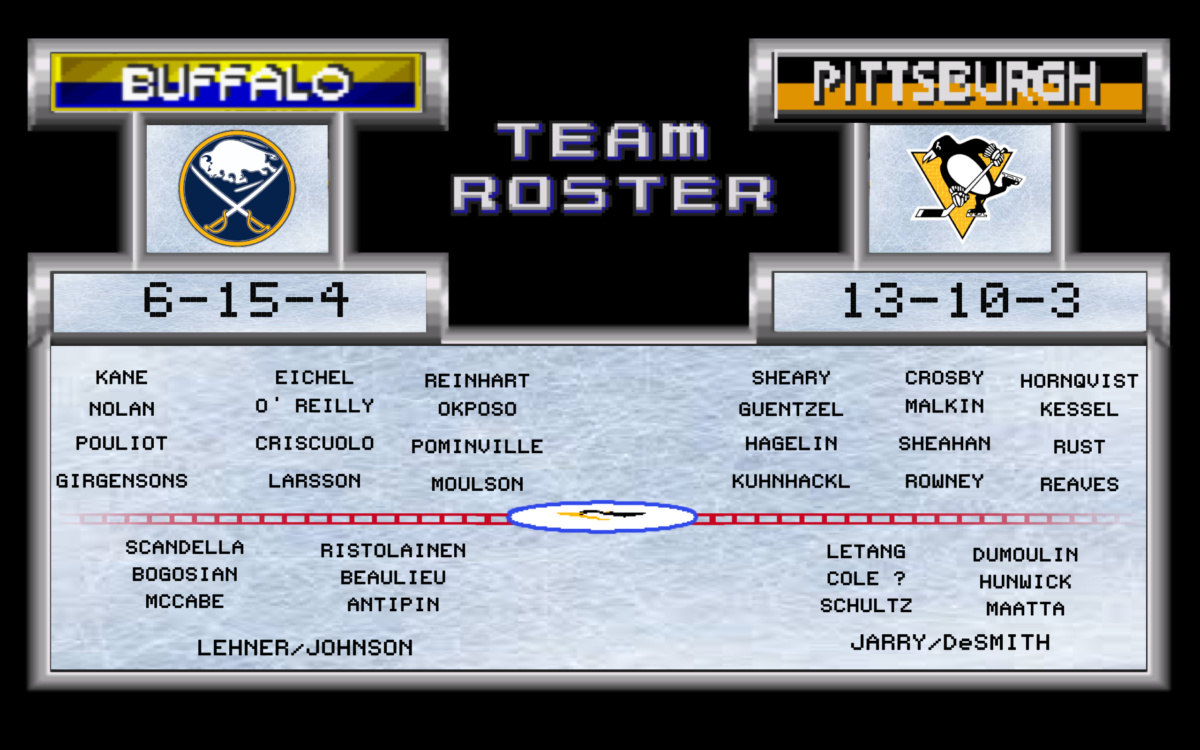Select Guentzel in the Pittsburgh lineup
This screenshot has height=750, width=1200.
(791, 410)
